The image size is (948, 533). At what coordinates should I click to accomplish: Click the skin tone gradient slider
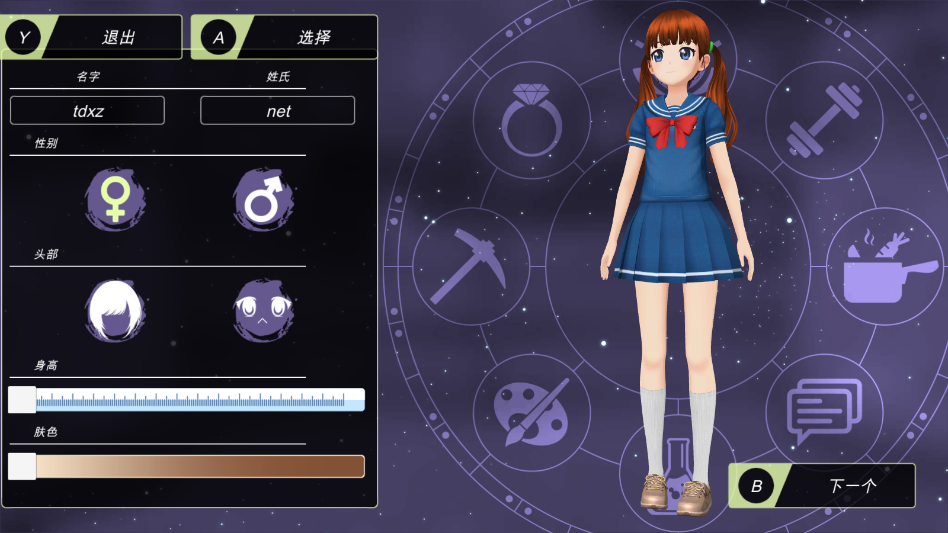[186, 466]
